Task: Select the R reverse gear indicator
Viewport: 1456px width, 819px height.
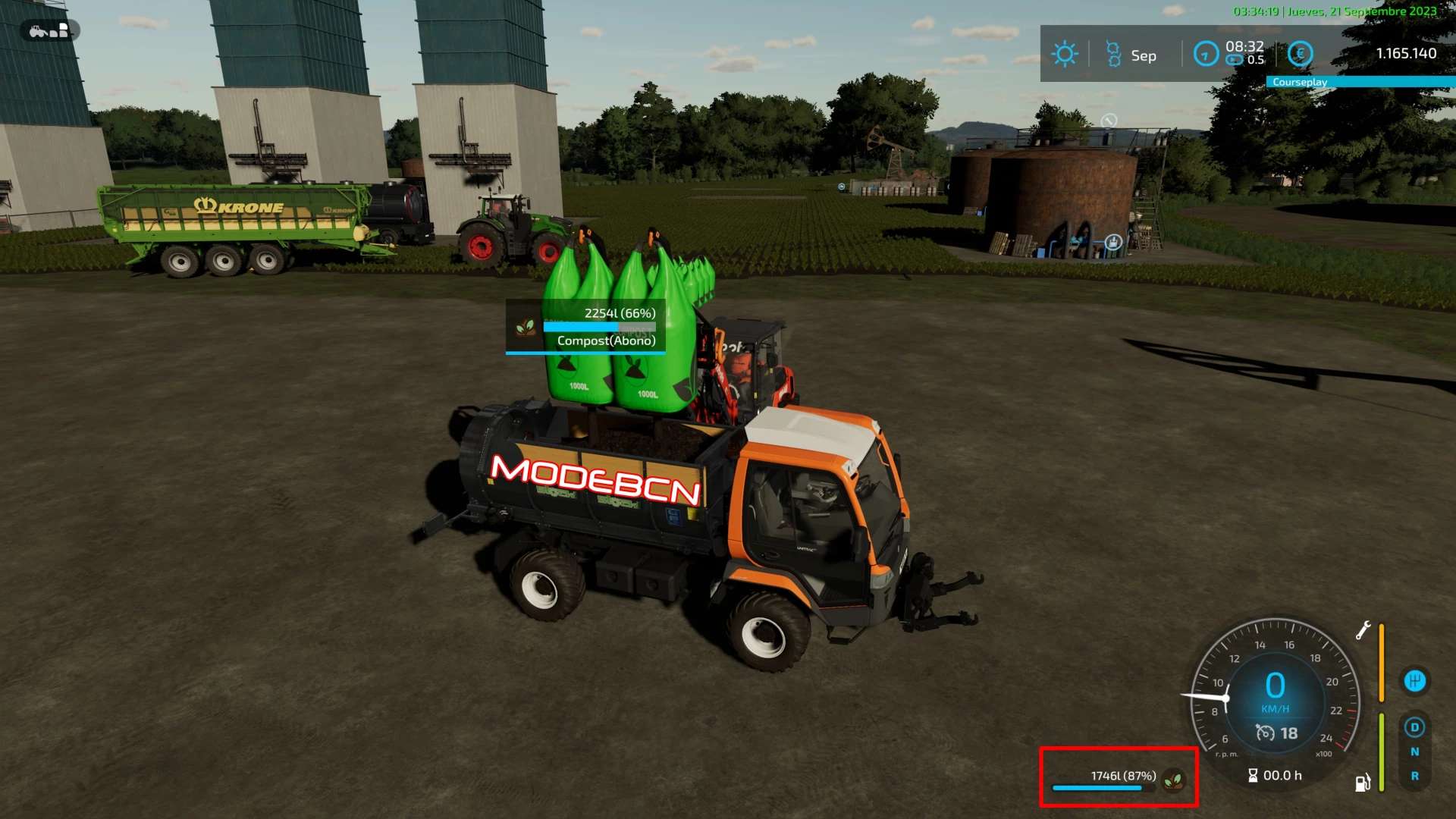Action: coord(1414,776)
